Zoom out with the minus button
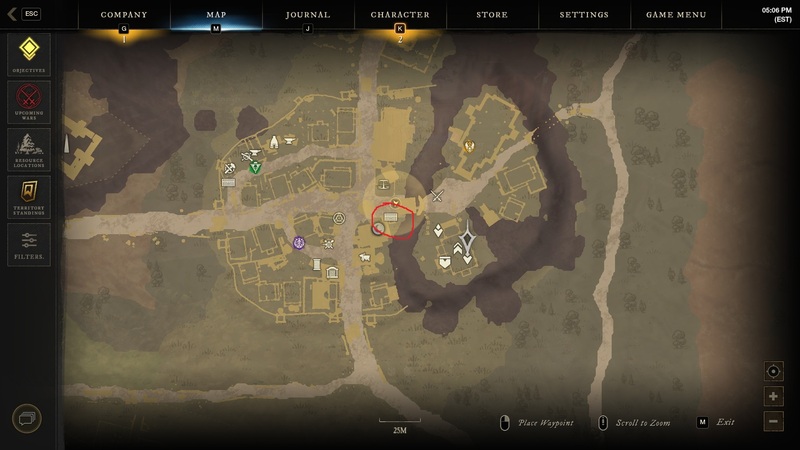 point(773,421)
